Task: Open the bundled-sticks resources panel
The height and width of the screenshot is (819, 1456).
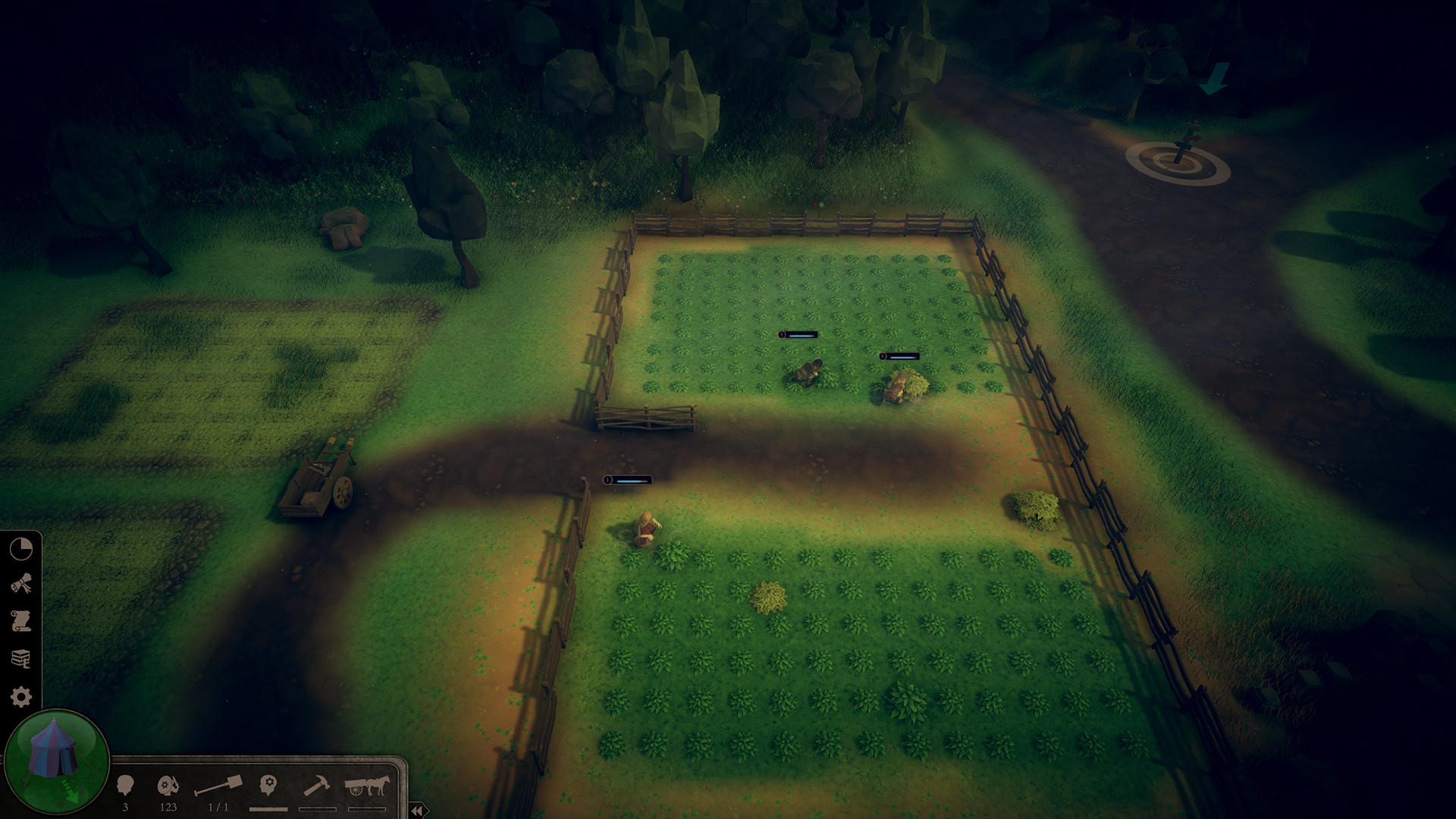Action: [x=22, y=582]
